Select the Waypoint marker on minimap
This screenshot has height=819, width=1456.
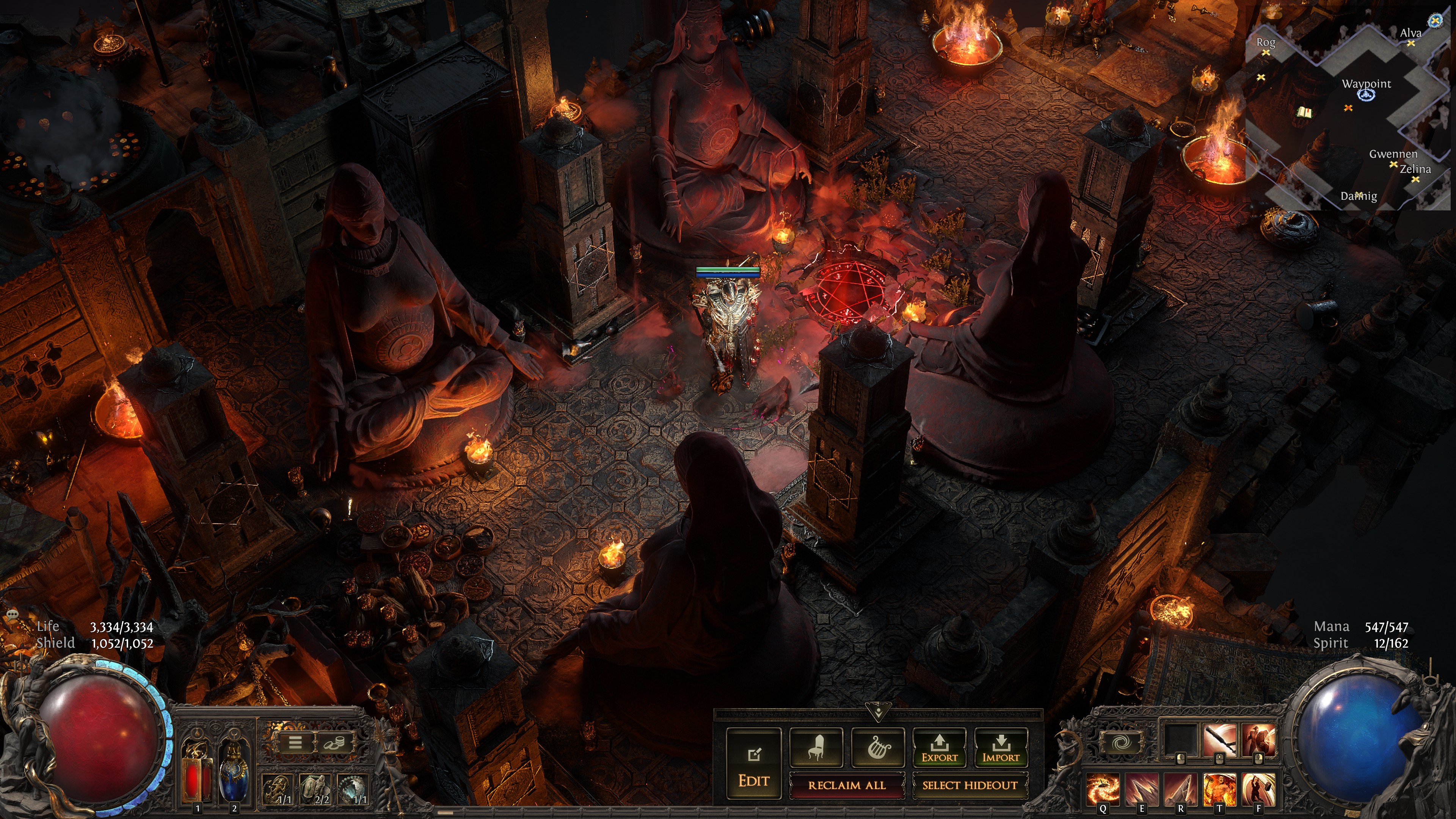[1367, 95]
